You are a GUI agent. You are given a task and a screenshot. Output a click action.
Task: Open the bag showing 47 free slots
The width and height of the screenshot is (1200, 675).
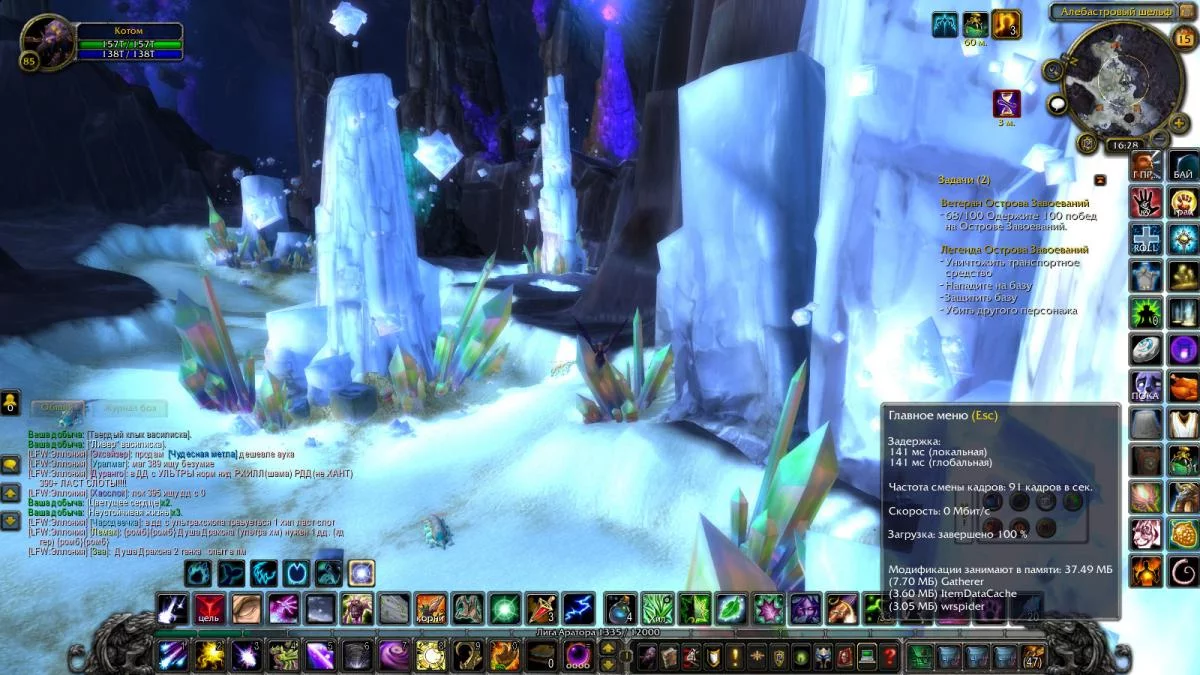pos(1032,656)
